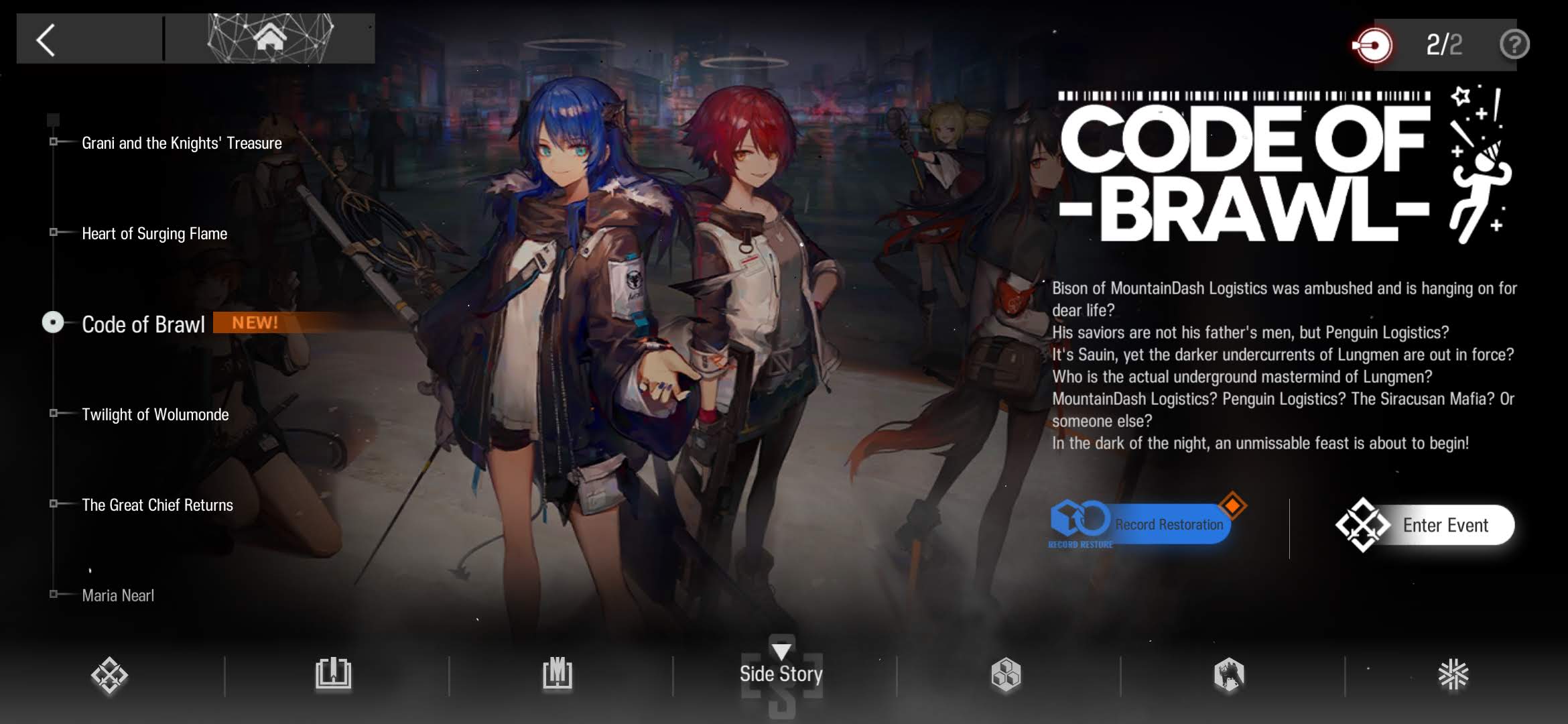This screenshot has height=724, width=1568.
Task: Select Maria Nearl from the list
Action: coord(118,595)
